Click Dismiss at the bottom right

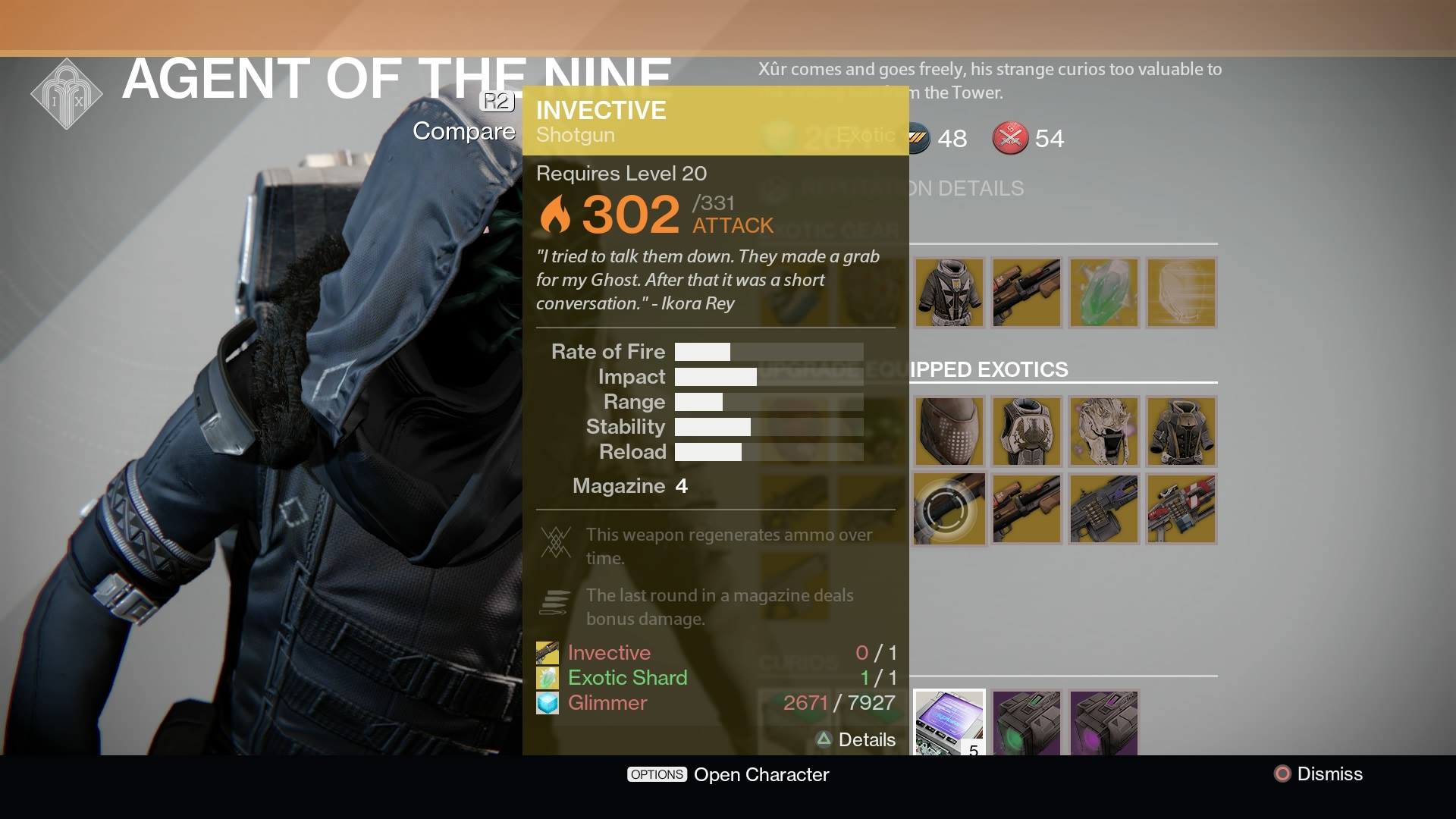pos(1323,774)
